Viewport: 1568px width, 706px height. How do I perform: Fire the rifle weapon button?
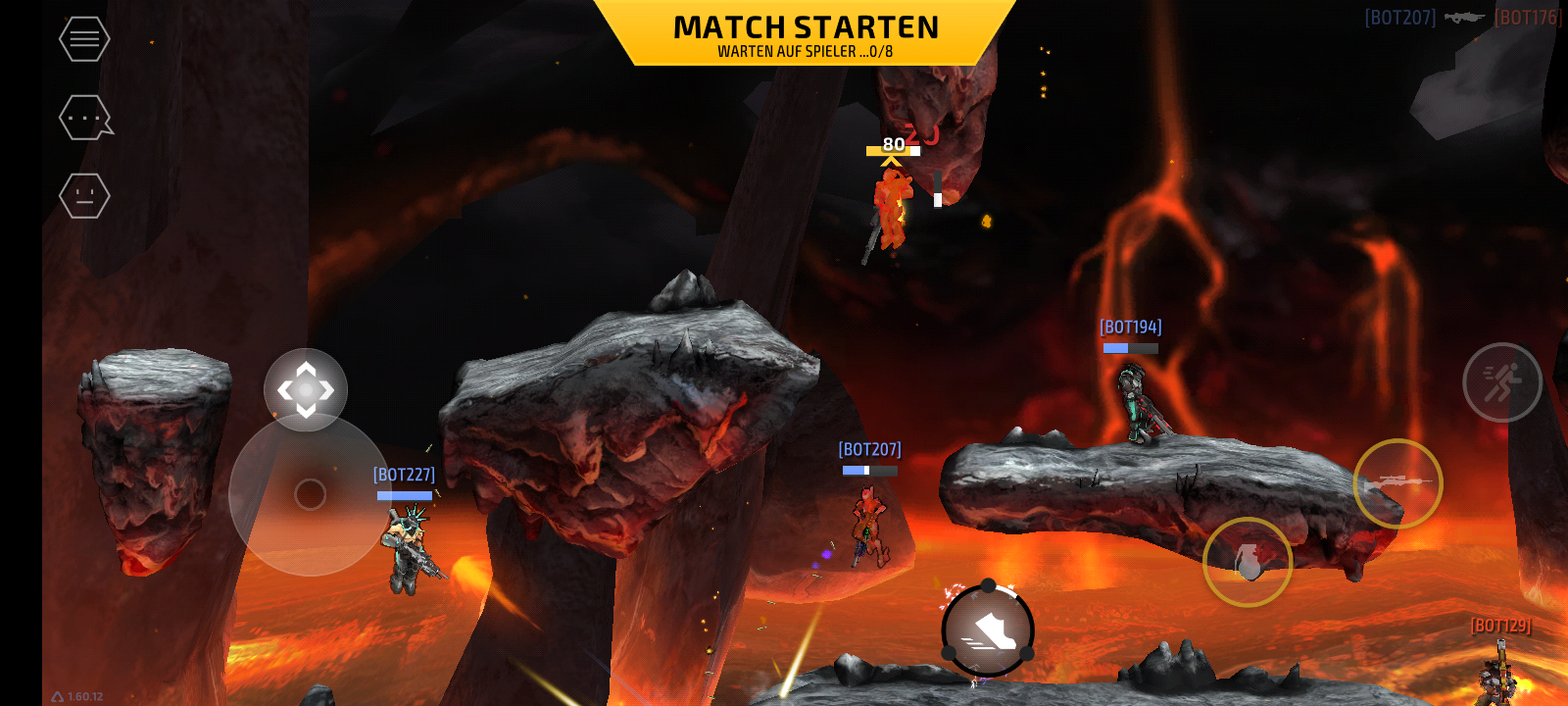pyautogui.click(x=1397, y=483)
